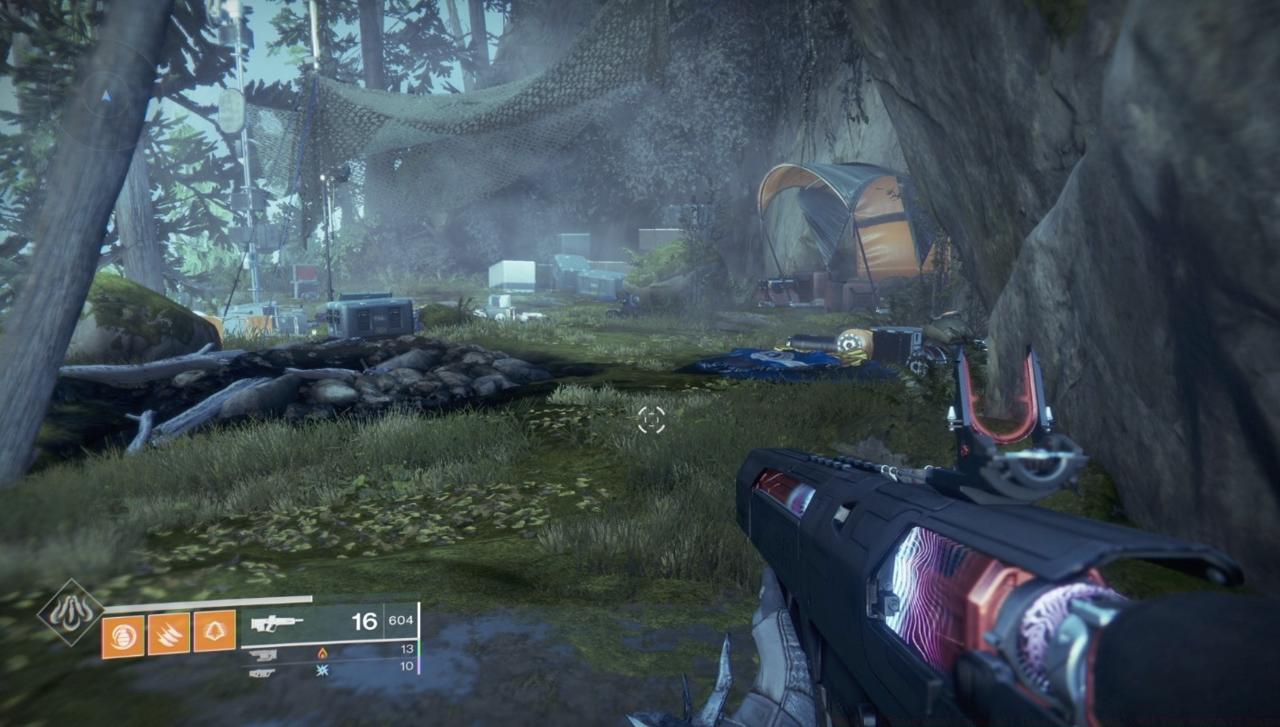Use the grenade ability

pos(123,632)
